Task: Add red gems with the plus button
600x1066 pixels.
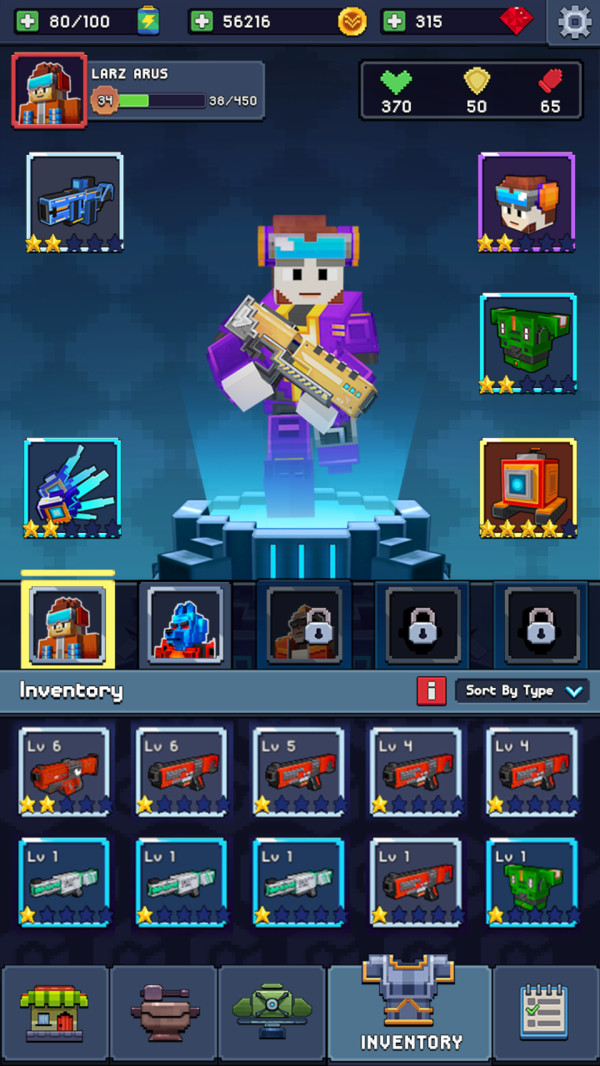Action: [x=394, y=22]
